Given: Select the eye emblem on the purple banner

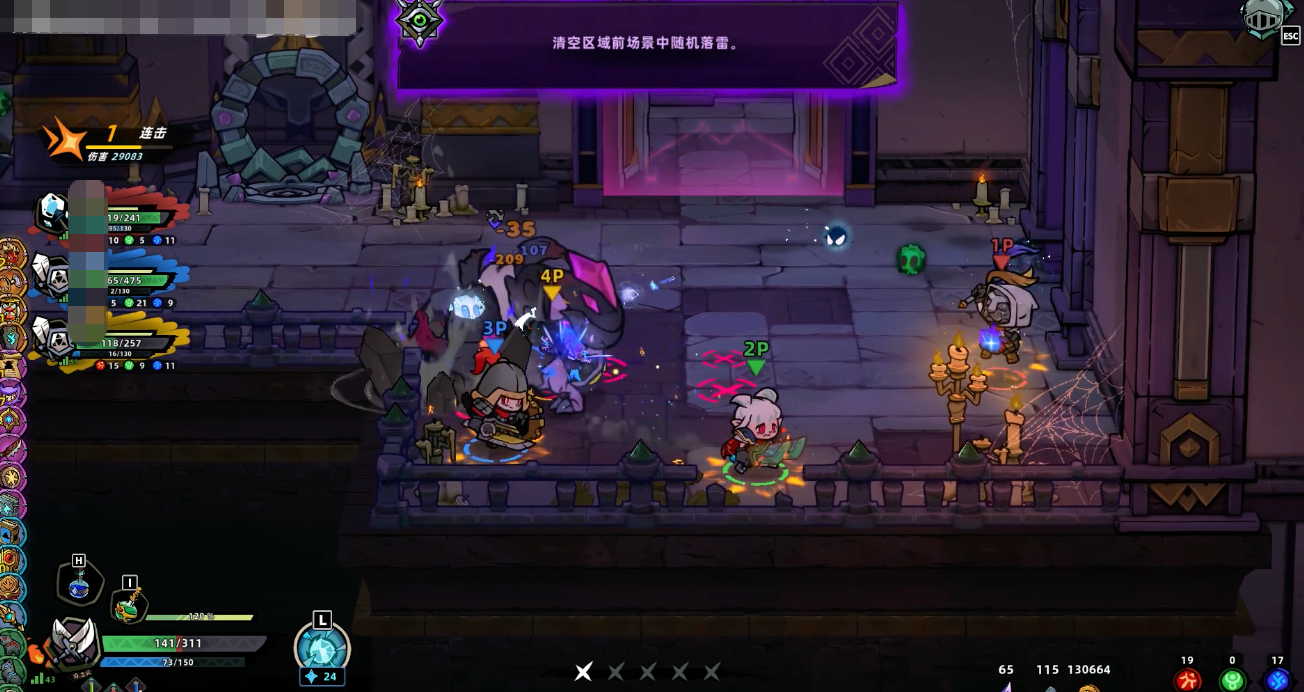Looking at the screenshot, I should [x=419, y=20].
